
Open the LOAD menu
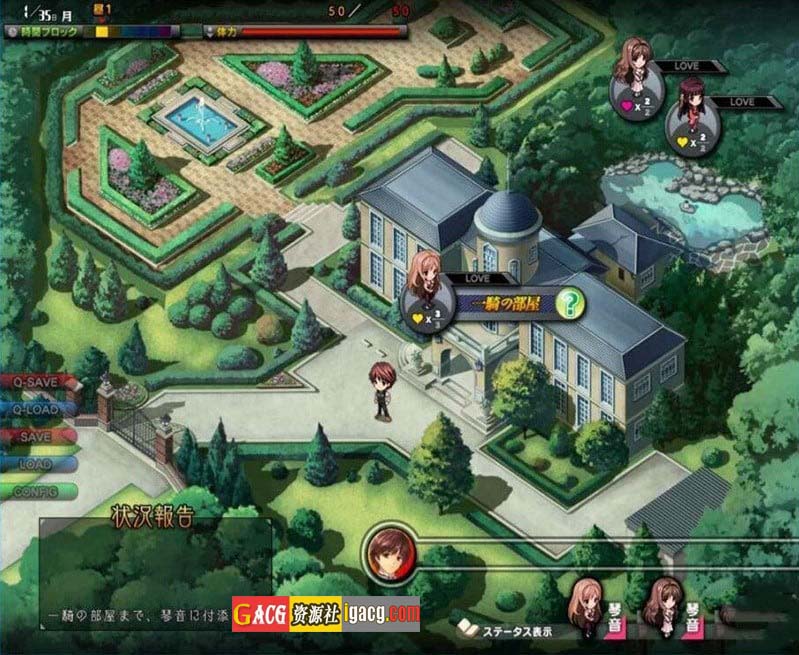37,464
